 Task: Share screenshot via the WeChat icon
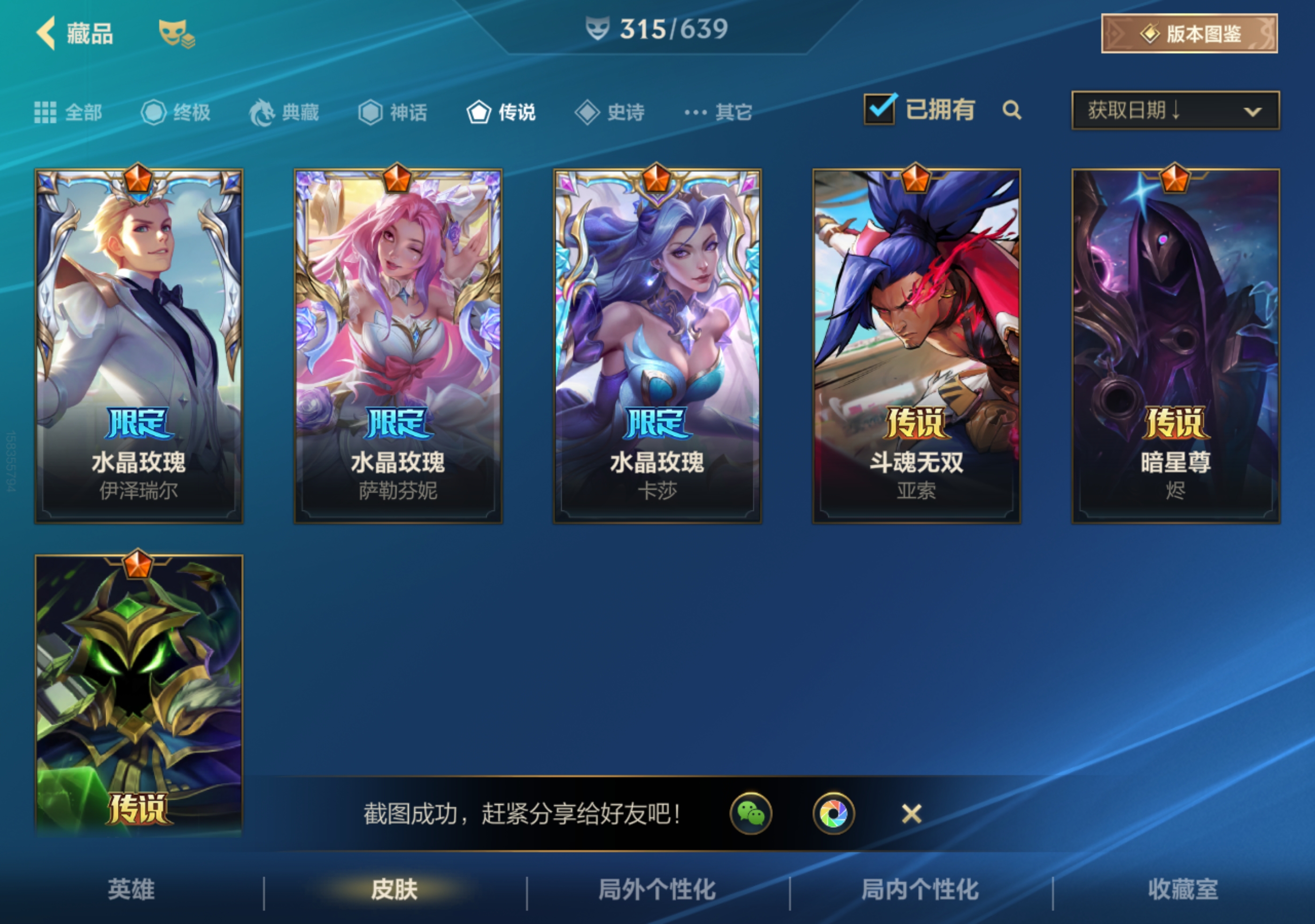pos(751,814)
